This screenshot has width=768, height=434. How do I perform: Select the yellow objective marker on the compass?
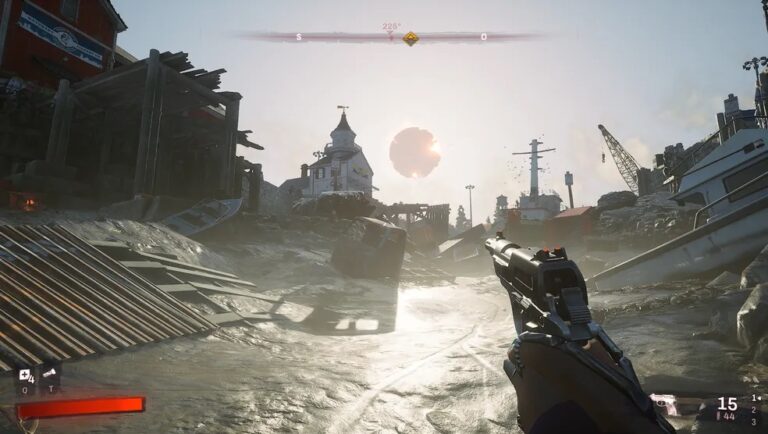pyautogui.click(x=410, y=38)
